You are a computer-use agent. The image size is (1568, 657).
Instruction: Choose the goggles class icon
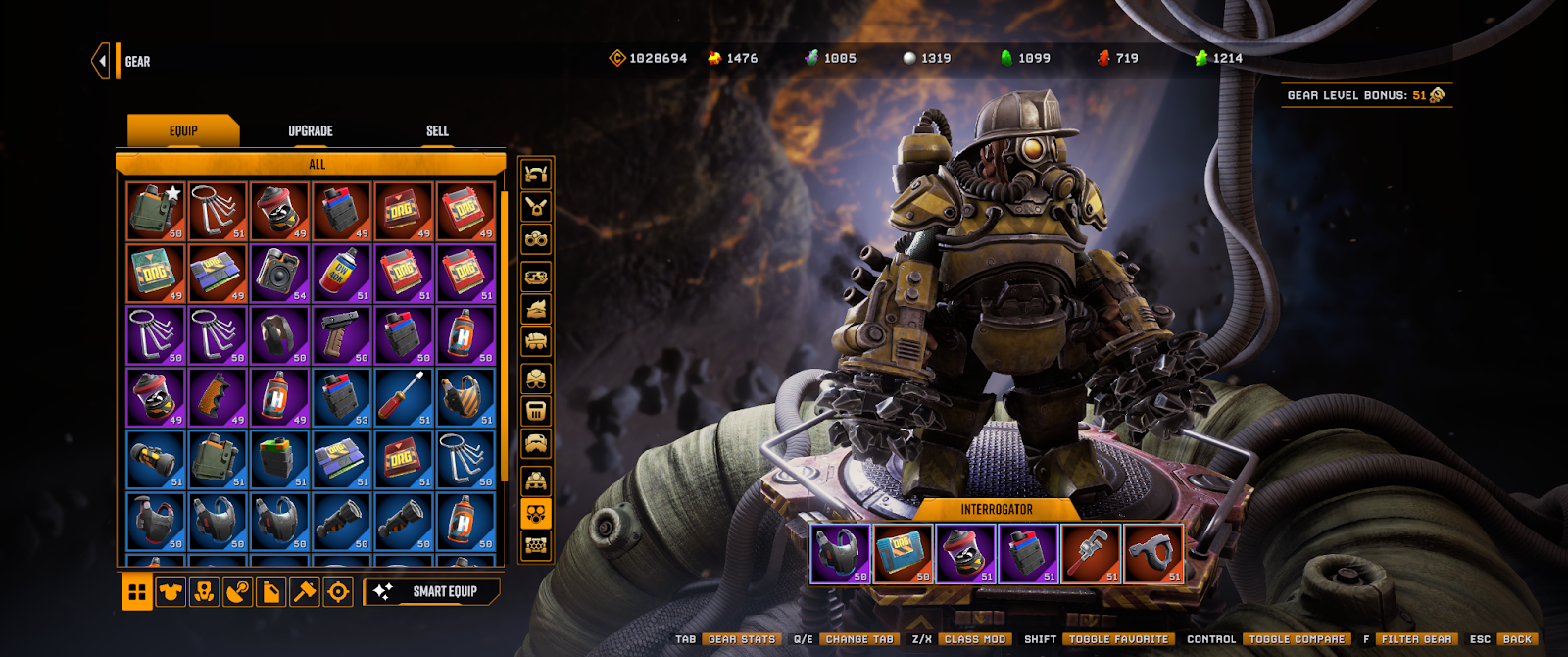(x=536, y=239)
